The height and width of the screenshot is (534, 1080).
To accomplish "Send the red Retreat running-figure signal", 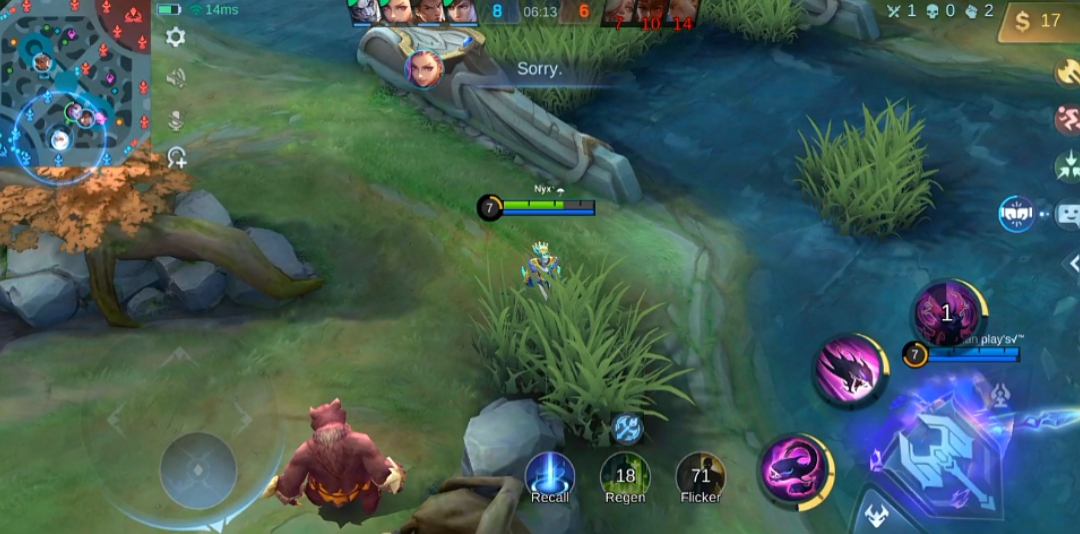I will tap(1067, 119).
